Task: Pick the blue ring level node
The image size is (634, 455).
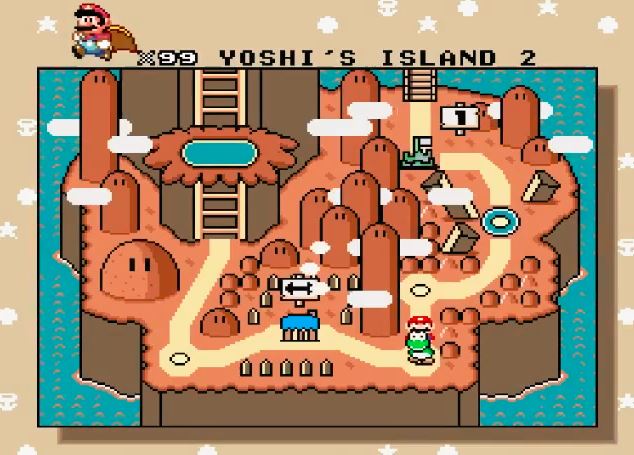Action: coord(497,219)
